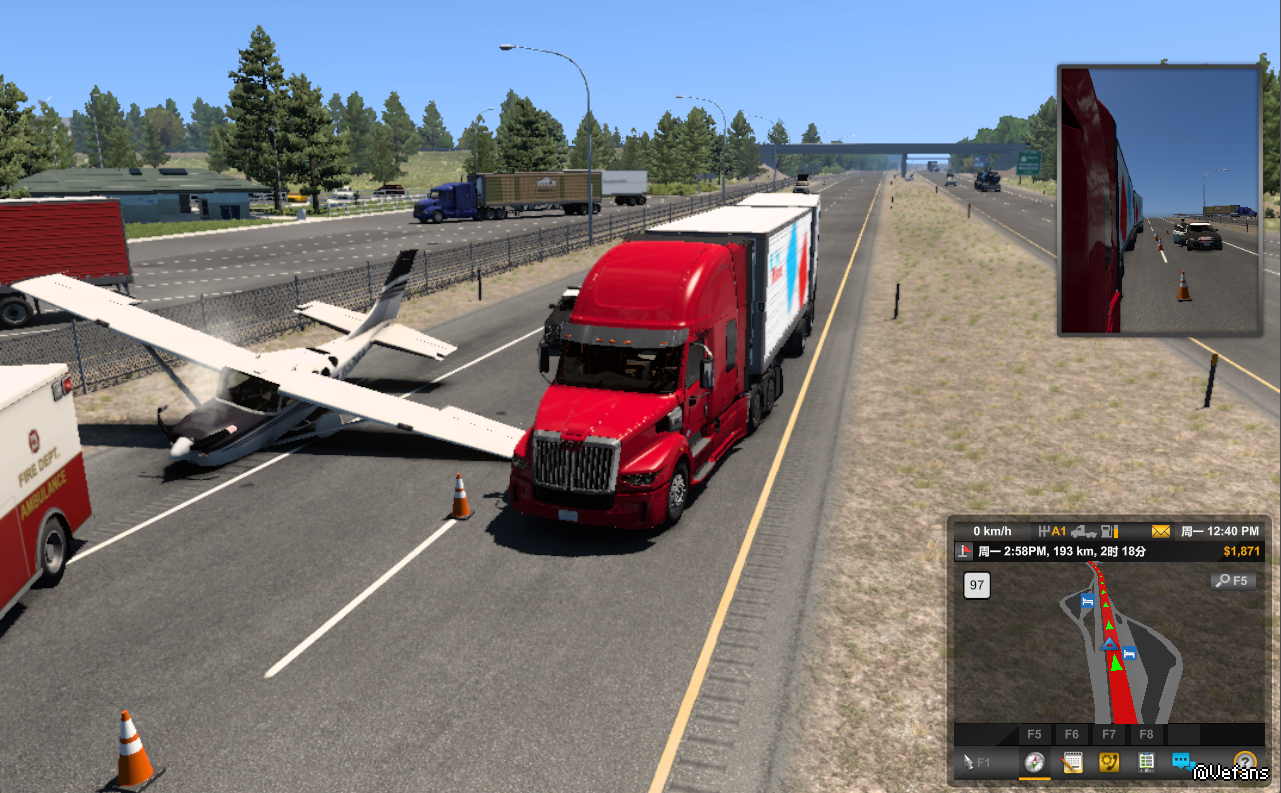
Task: Open the yellow road assistance phone tab
Action: click(1108, 762)
